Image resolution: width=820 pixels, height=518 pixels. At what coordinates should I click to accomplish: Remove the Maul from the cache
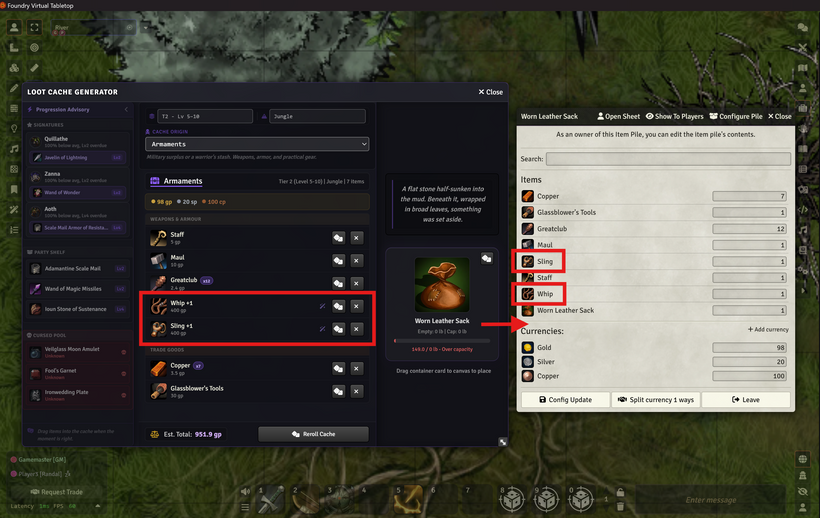tap(357, 260)
